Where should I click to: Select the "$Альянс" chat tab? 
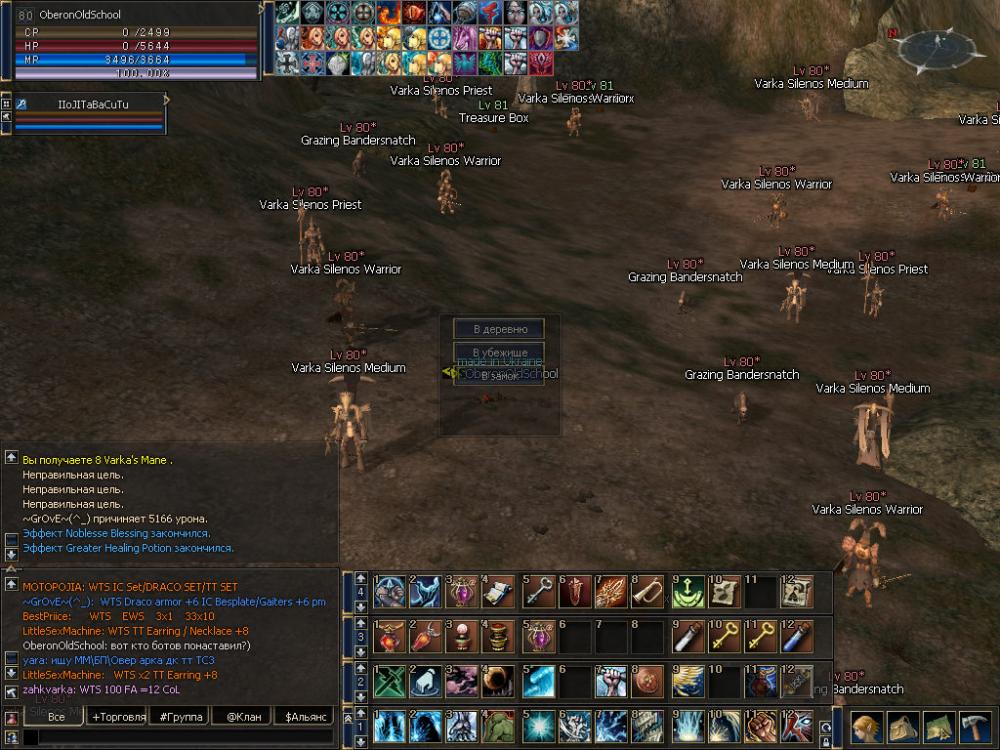click(306, 716)
